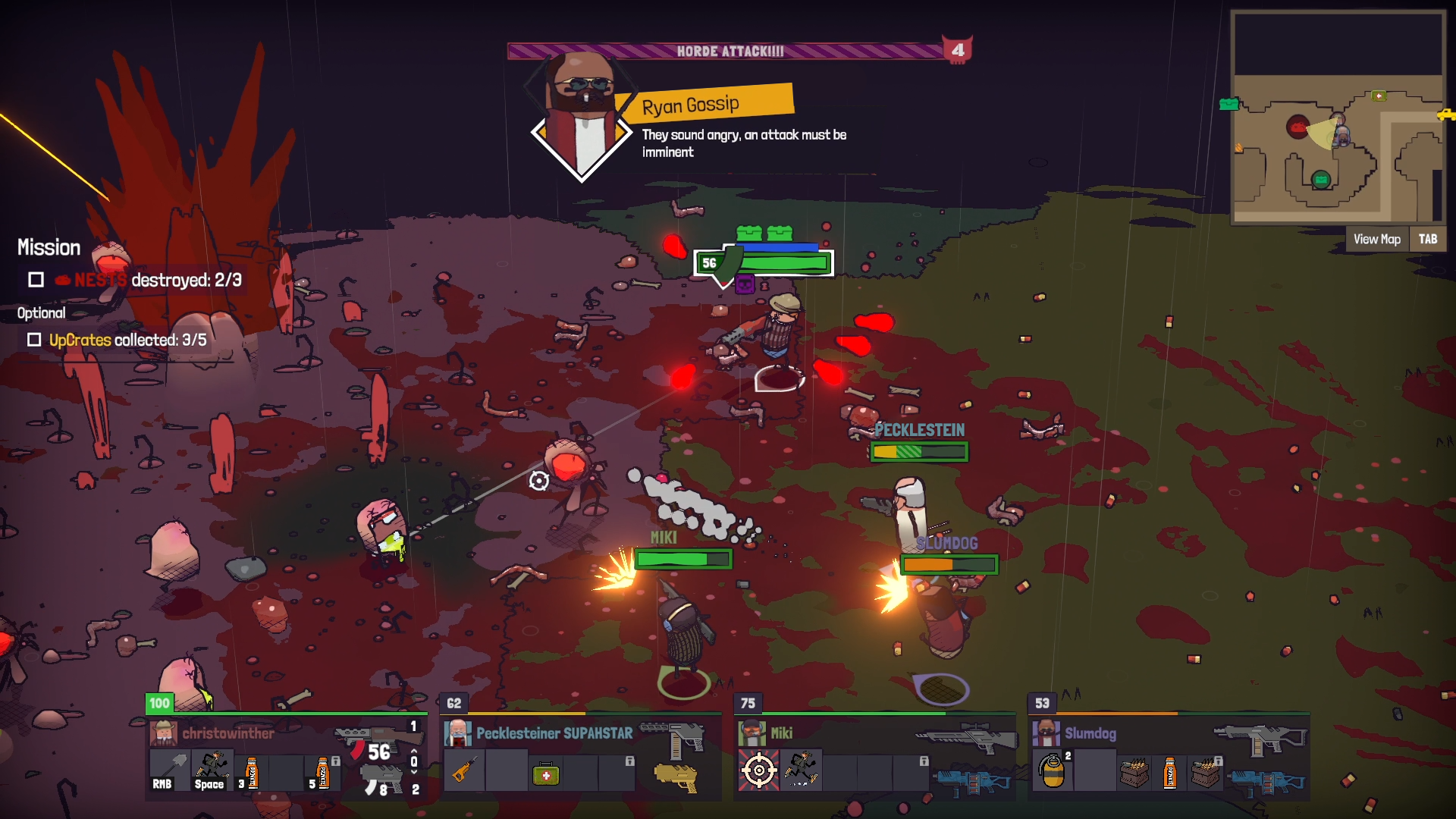Click christowinther's character portrait thumbnail

coord(165,733)
